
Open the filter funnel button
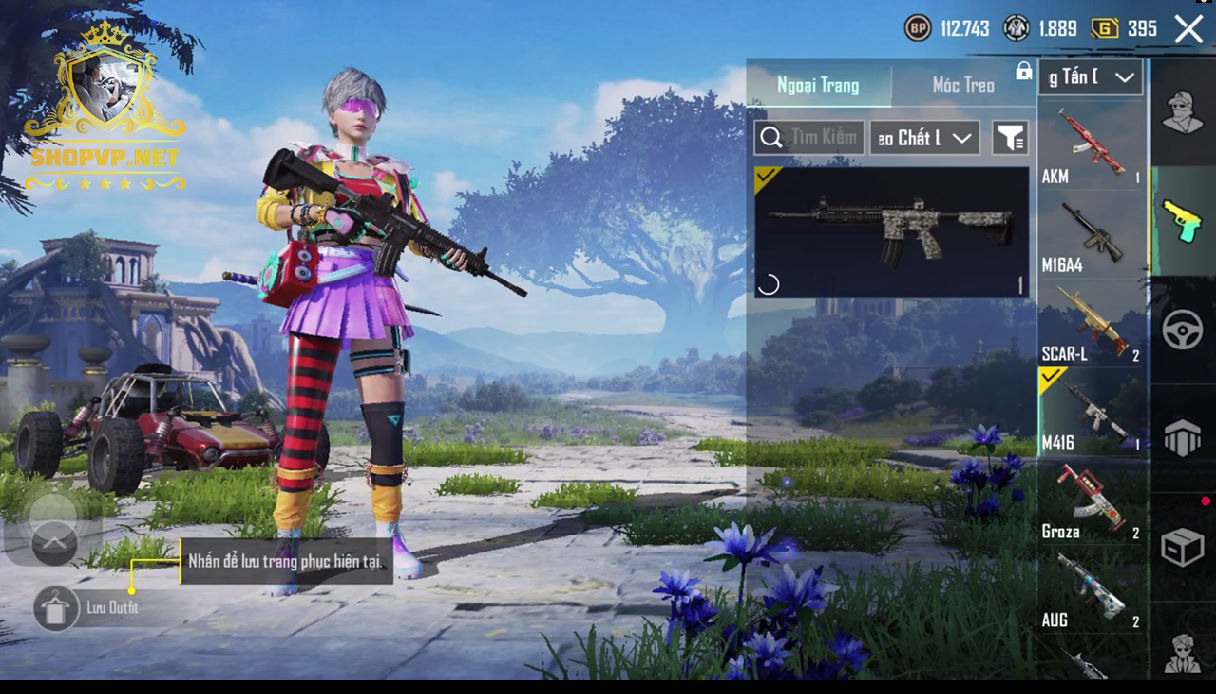(x=1010, y=138)
